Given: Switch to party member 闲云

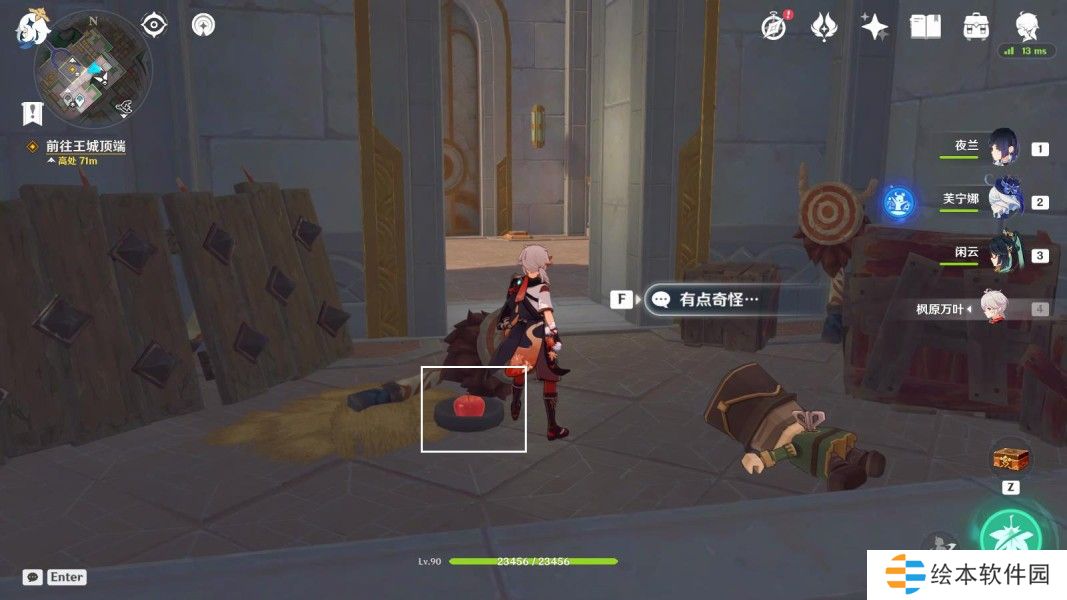Looking at the screenshot, I should click(1003, 255).
